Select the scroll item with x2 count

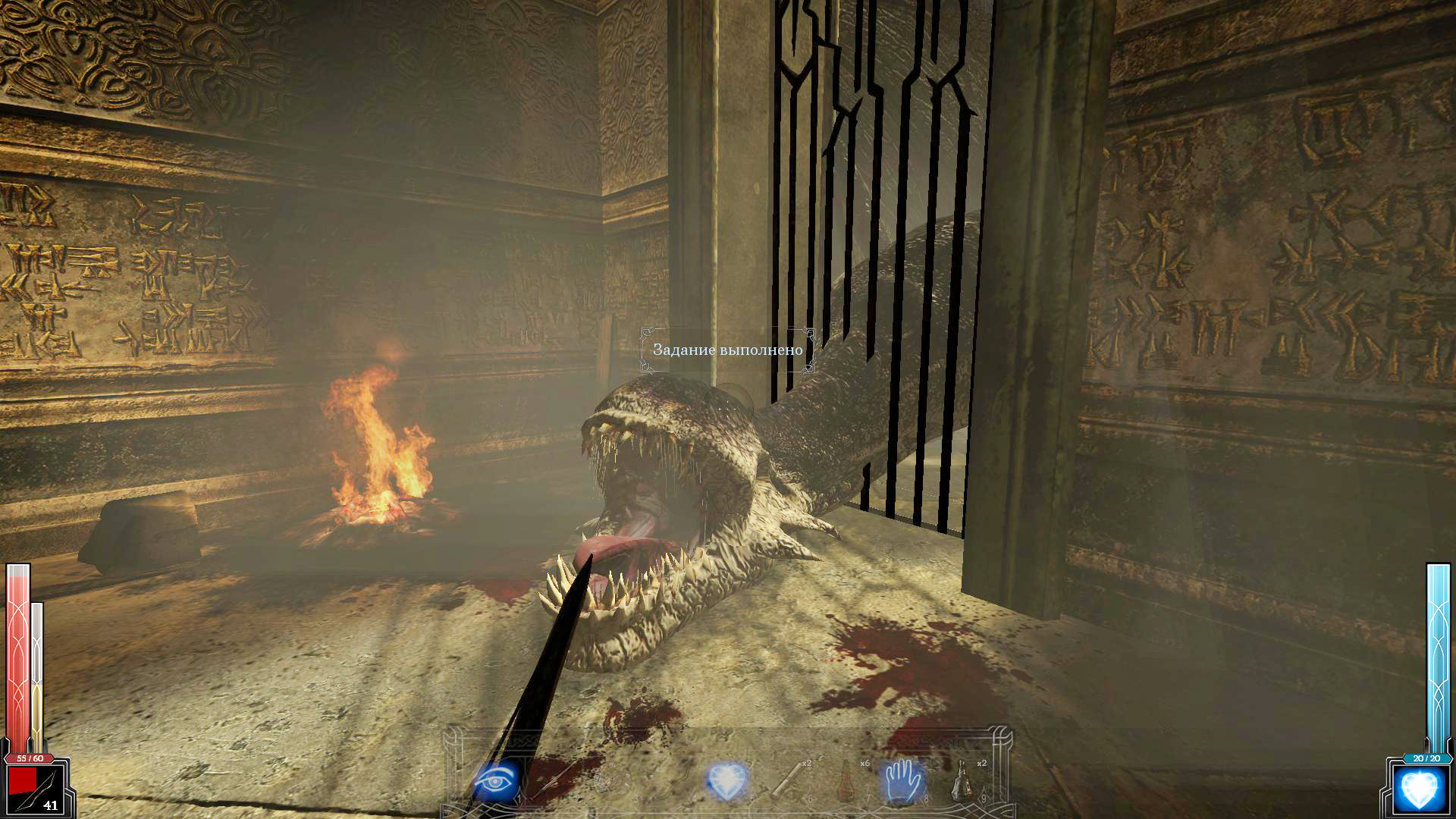789,780
